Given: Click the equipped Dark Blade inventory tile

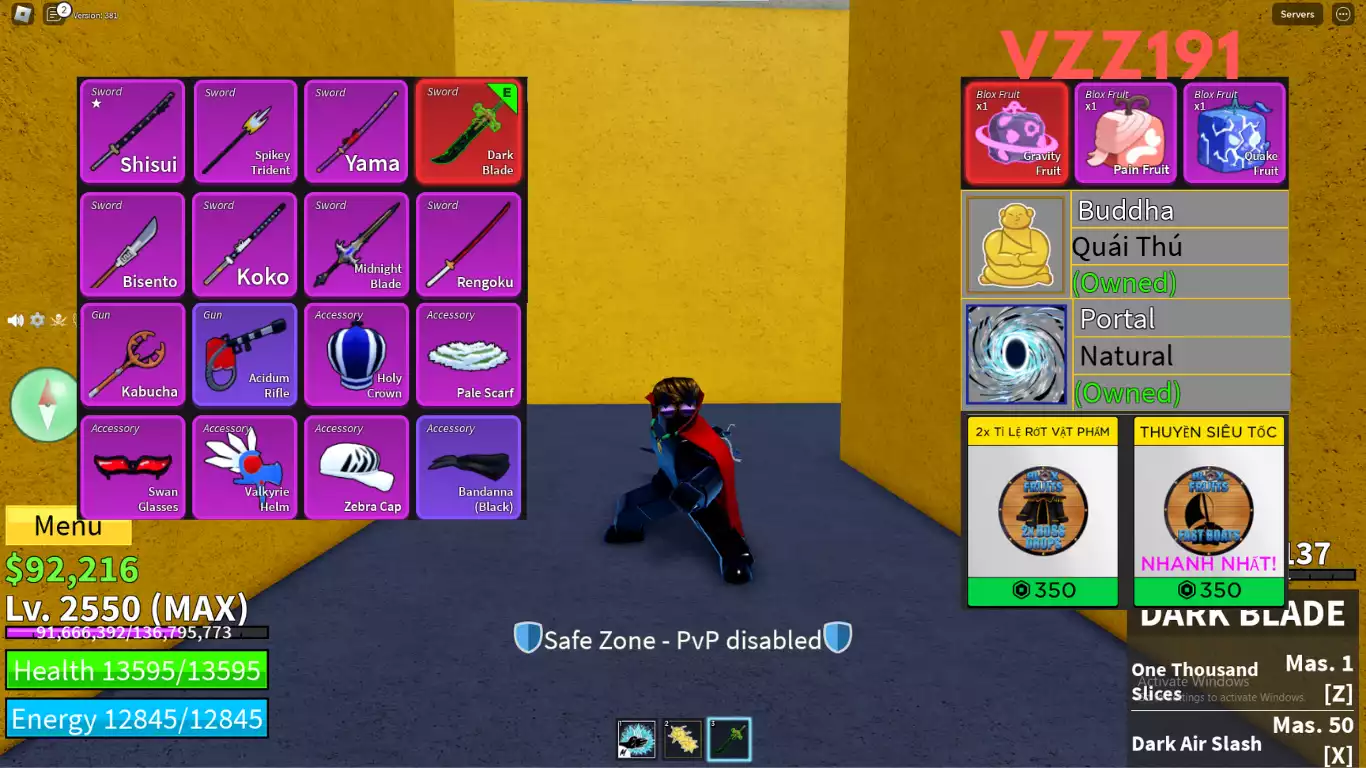Looking at the screenshot, I should tap(469, 132).
